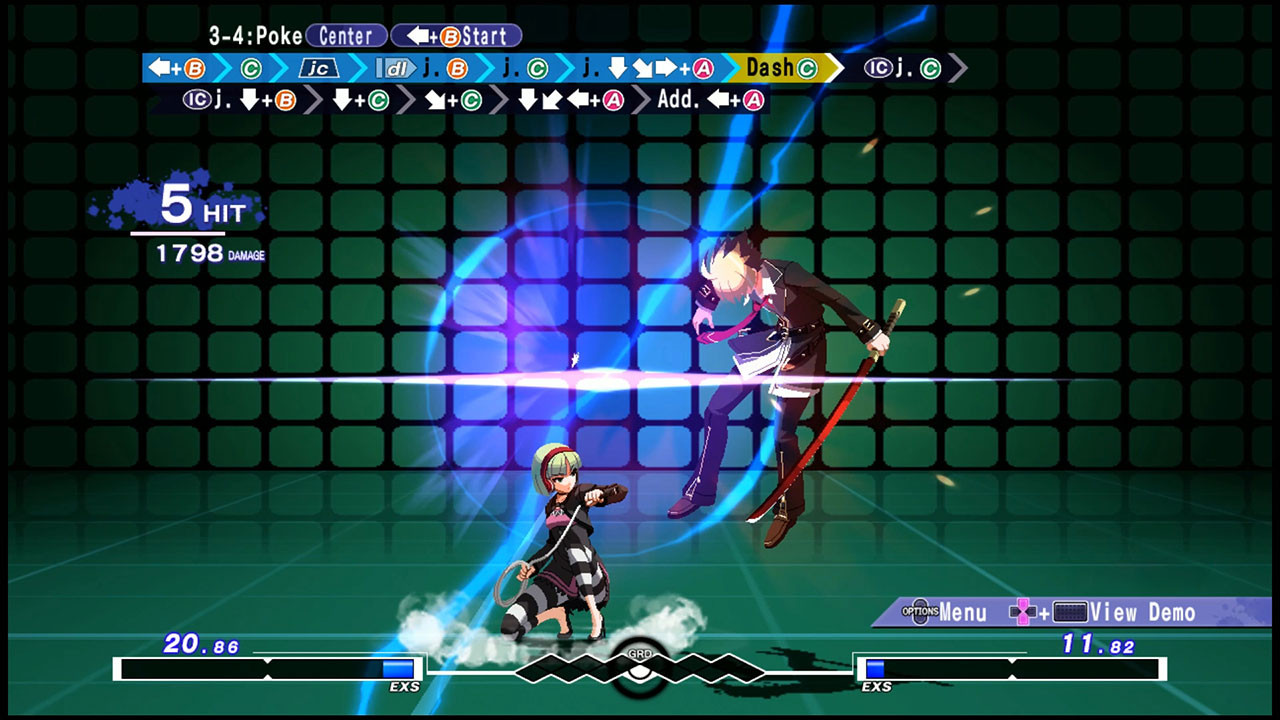Select the ←+B input icon in combo sequence
1280x720 pixels.
point(176,70)
